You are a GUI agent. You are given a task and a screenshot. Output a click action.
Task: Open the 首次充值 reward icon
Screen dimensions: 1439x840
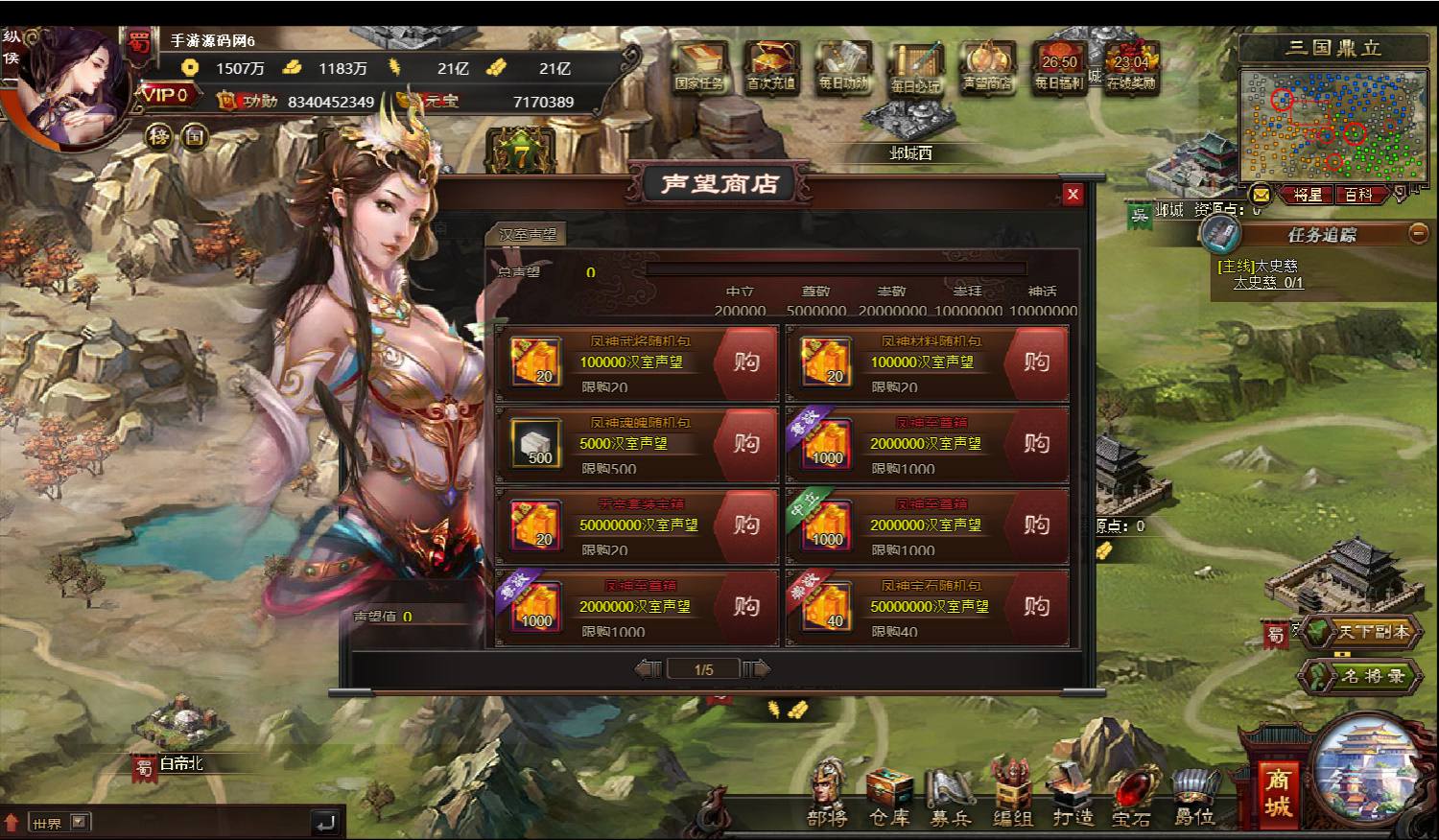click(x=771, y=68)
